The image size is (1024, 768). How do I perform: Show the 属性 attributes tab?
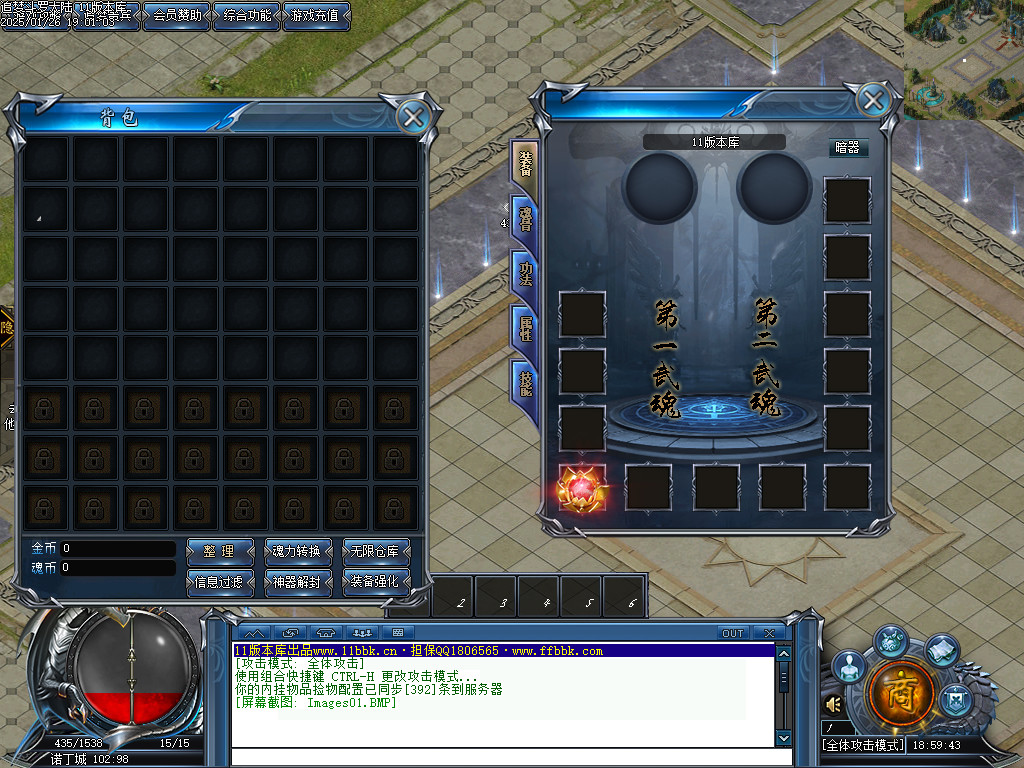click(x=525, y=327)
